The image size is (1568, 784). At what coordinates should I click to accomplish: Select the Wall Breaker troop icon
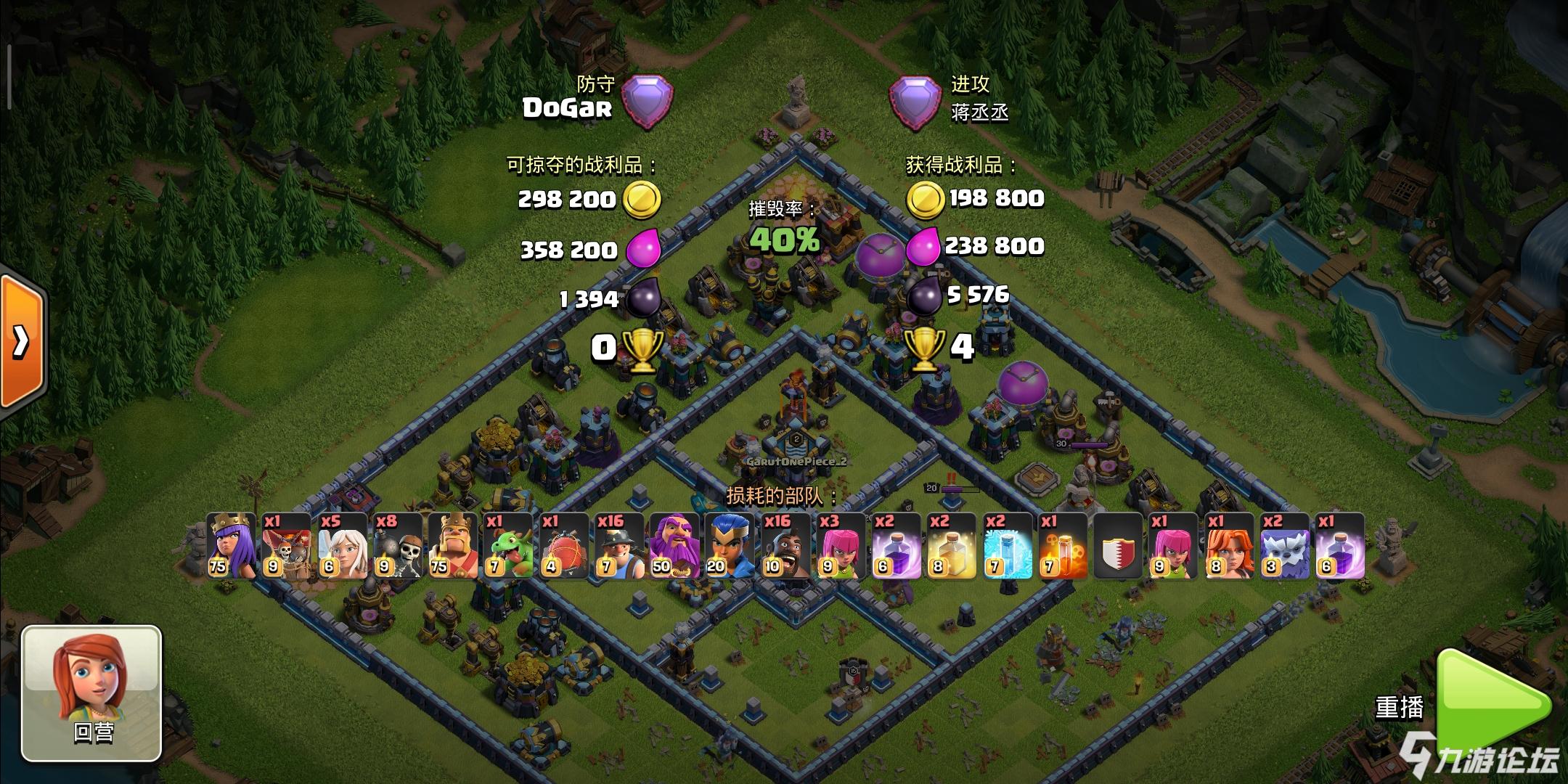[x=397, y=546]
